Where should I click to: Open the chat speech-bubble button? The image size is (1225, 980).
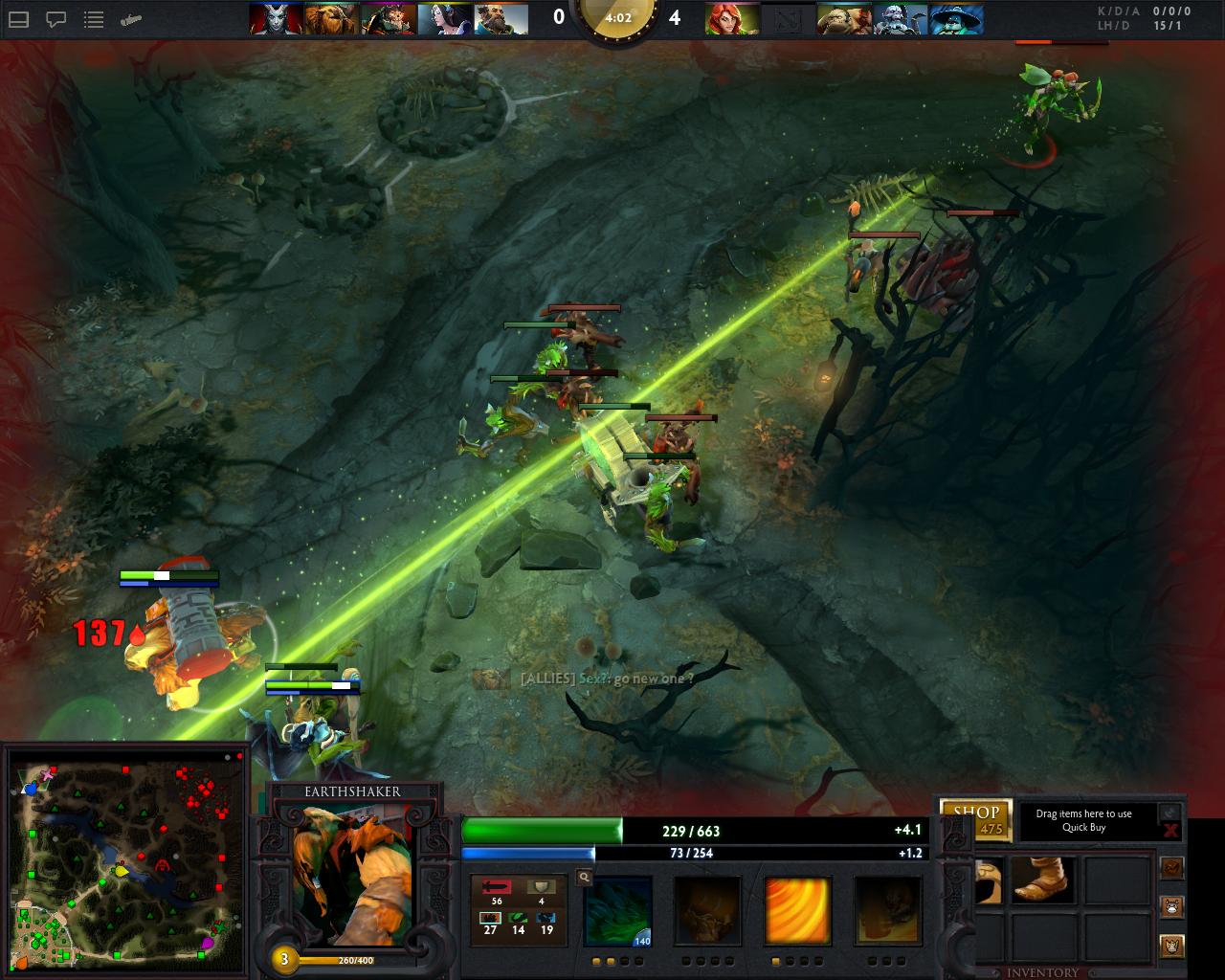56,18
